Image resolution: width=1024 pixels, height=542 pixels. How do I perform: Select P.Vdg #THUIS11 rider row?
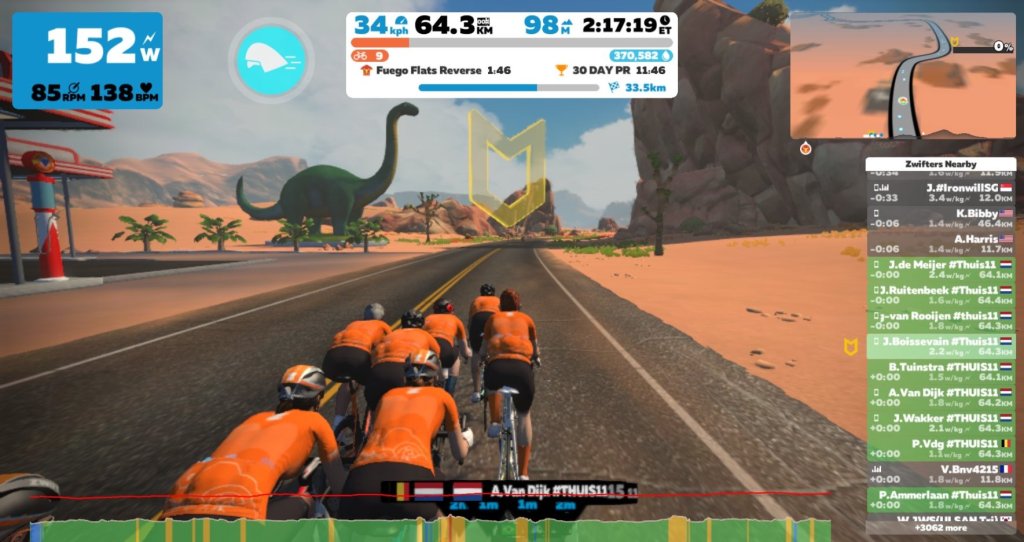click(941, 448)
